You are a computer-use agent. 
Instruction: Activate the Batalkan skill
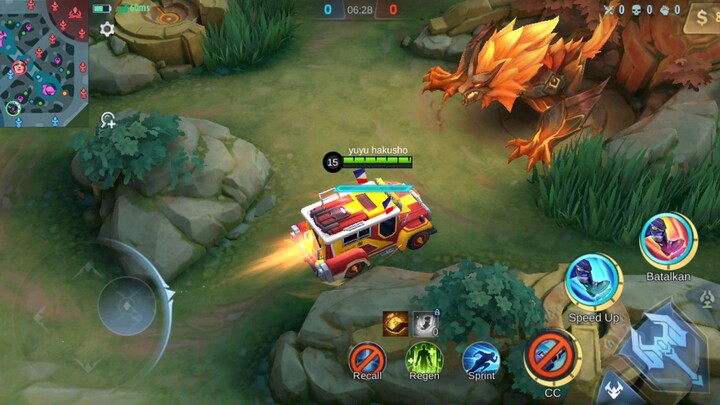[667, 241]
